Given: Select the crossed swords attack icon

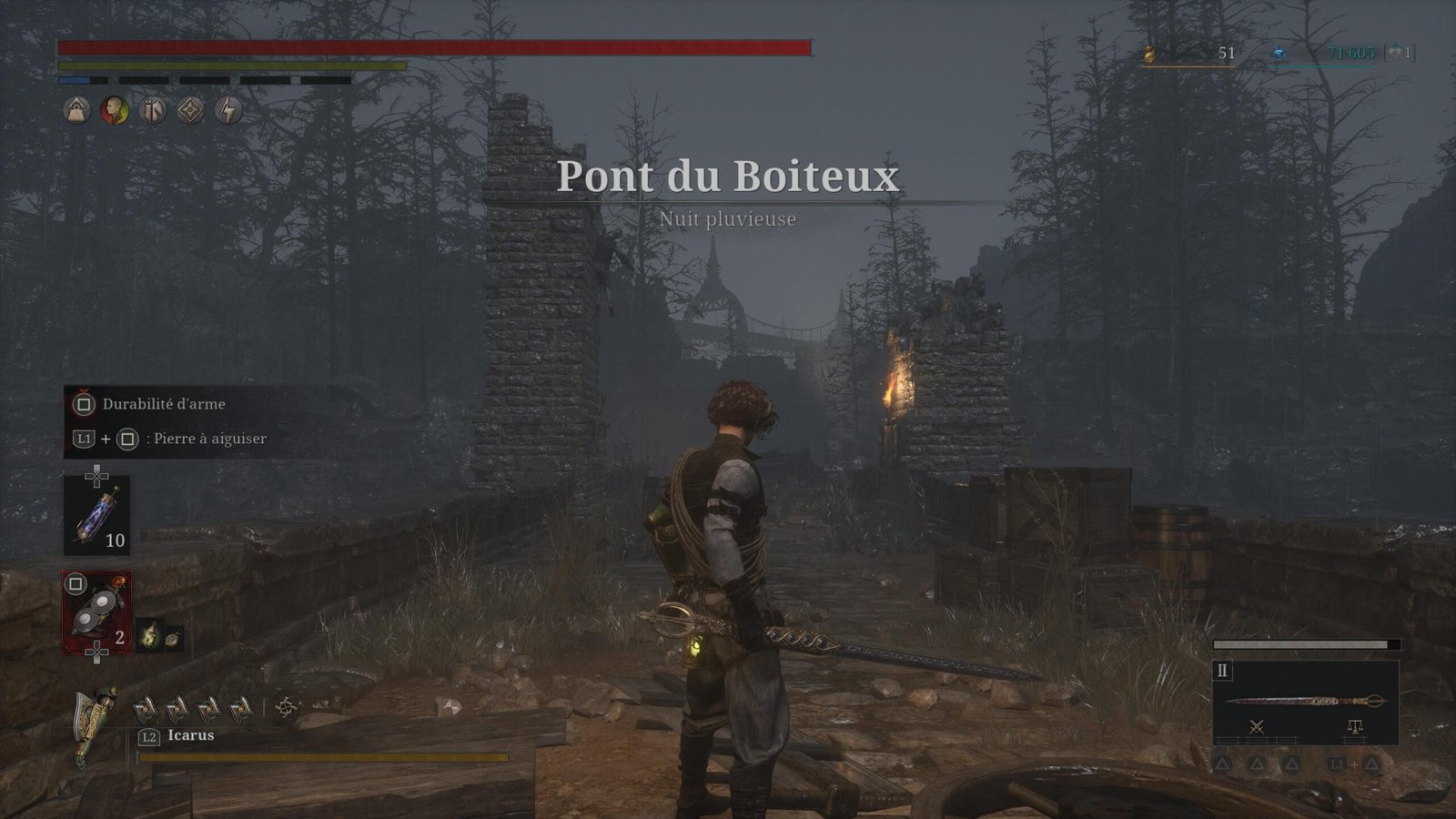Looking at the screenshot, I should click(x=1258, y=726).
